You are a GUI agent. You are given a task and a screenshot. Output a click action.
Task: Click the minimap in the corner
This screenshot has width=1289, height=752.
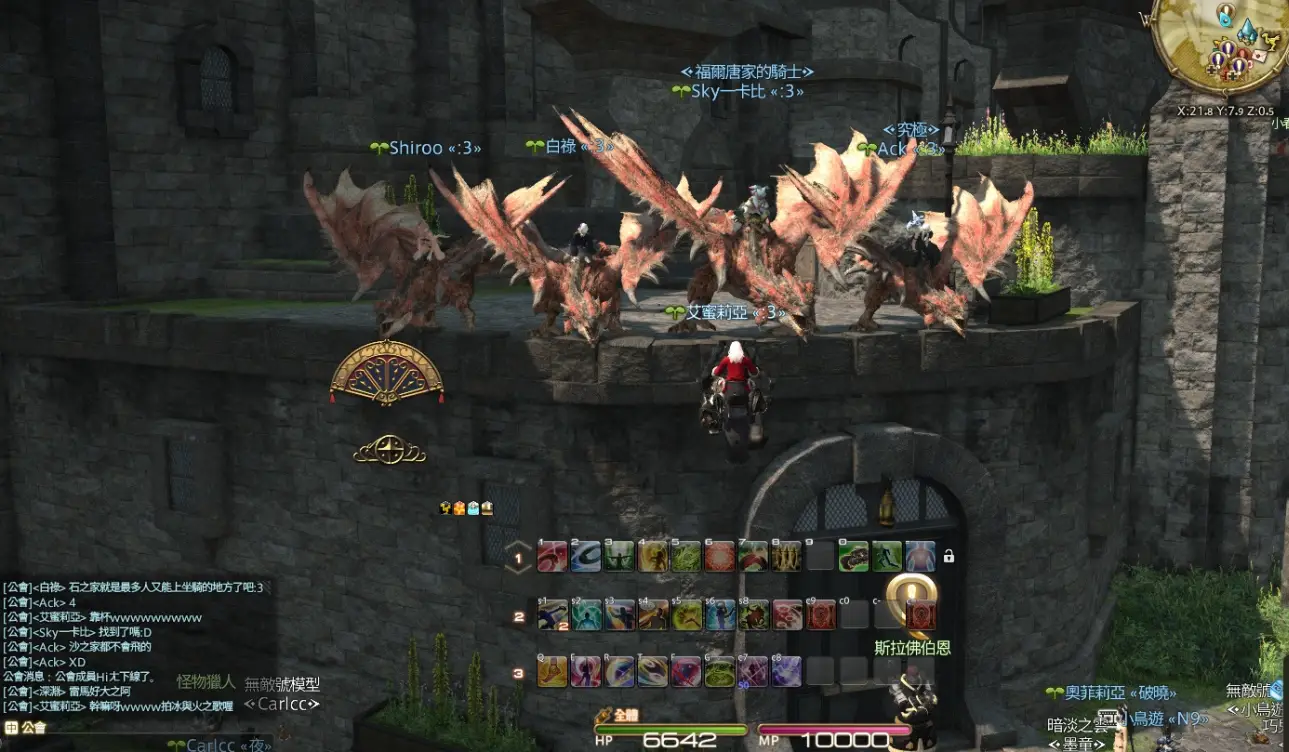[x=1211, y=45]
